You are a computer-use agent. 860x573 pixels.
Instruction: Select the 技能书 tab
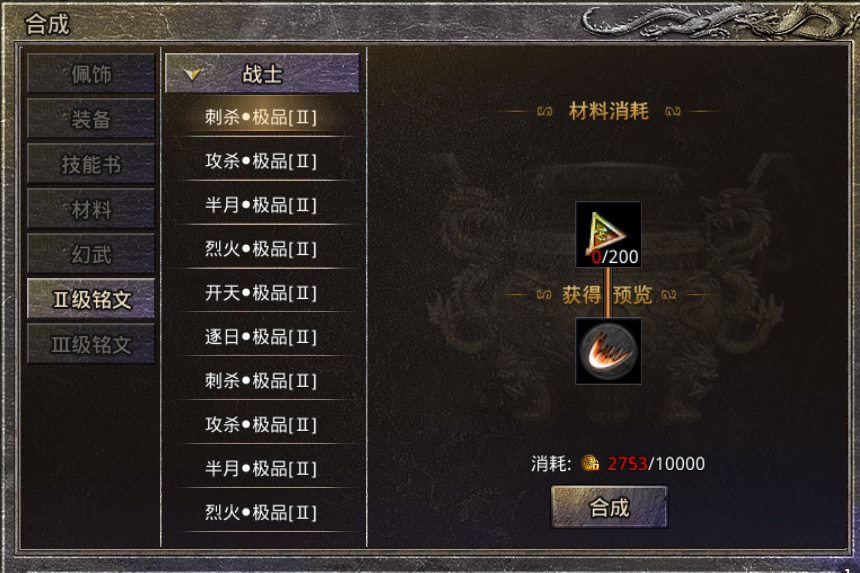tap(91, 164)
